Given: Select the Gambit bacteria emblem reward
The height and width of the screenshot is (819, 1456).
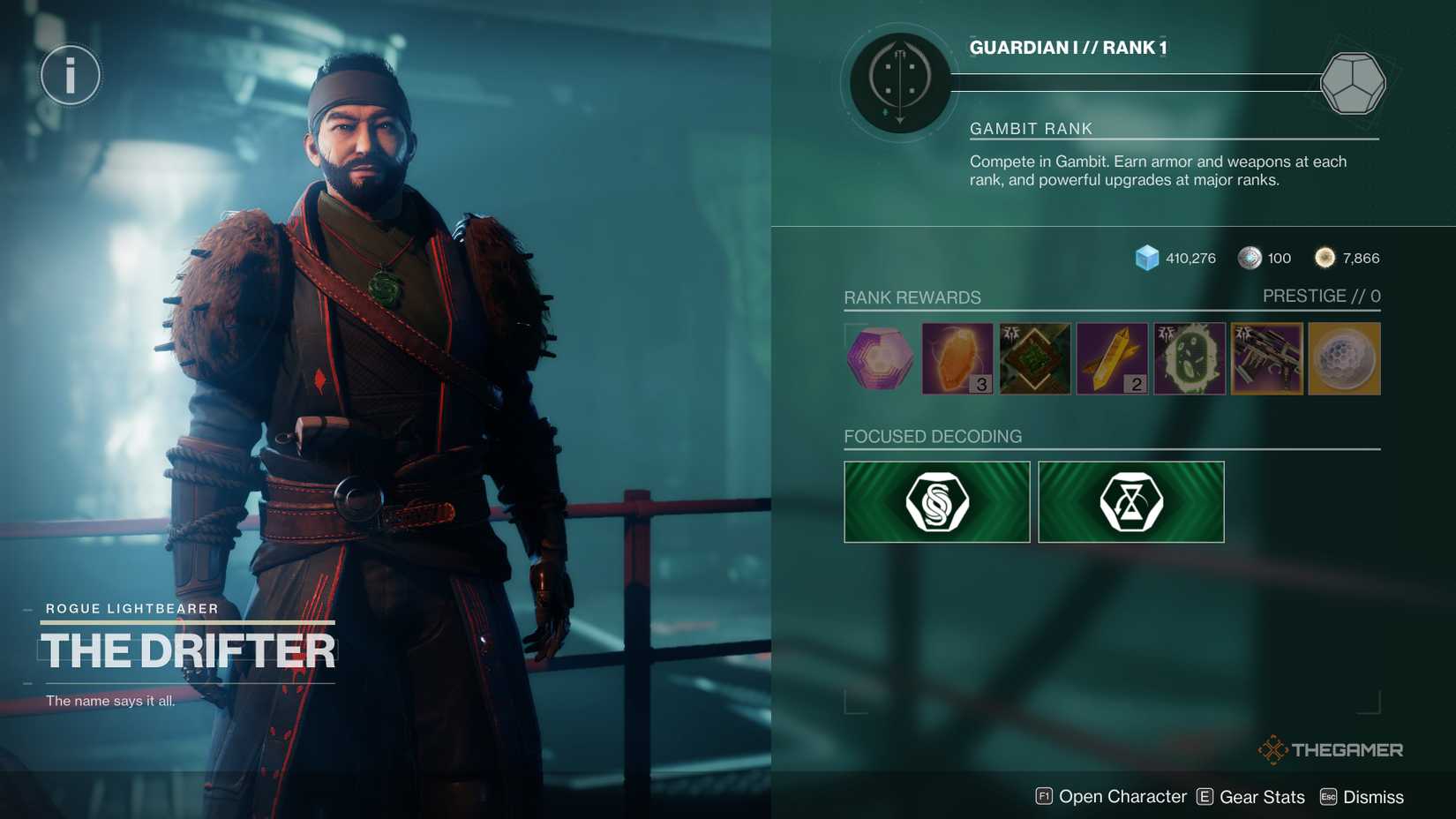Looking at the screenshot, I should coord(1189,357).
